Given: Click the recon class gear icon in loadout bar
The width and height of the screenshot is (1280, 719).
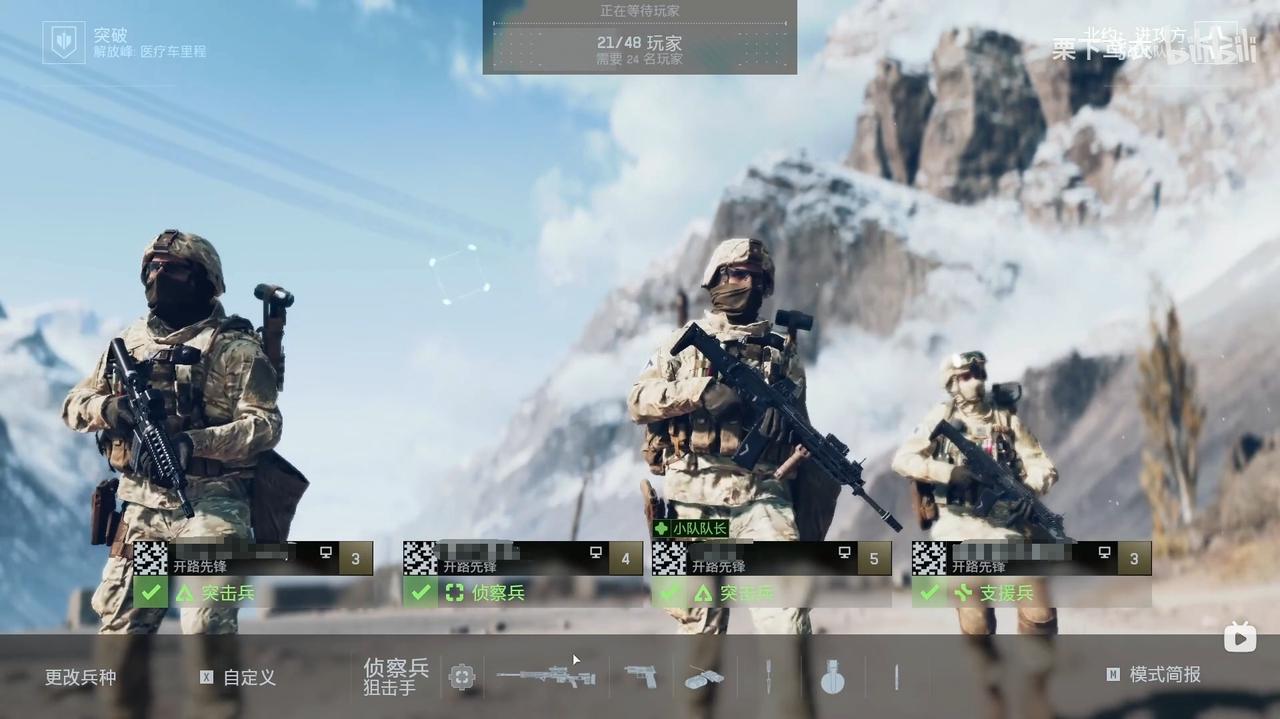Looking at the screenshot, I should 461,677.
